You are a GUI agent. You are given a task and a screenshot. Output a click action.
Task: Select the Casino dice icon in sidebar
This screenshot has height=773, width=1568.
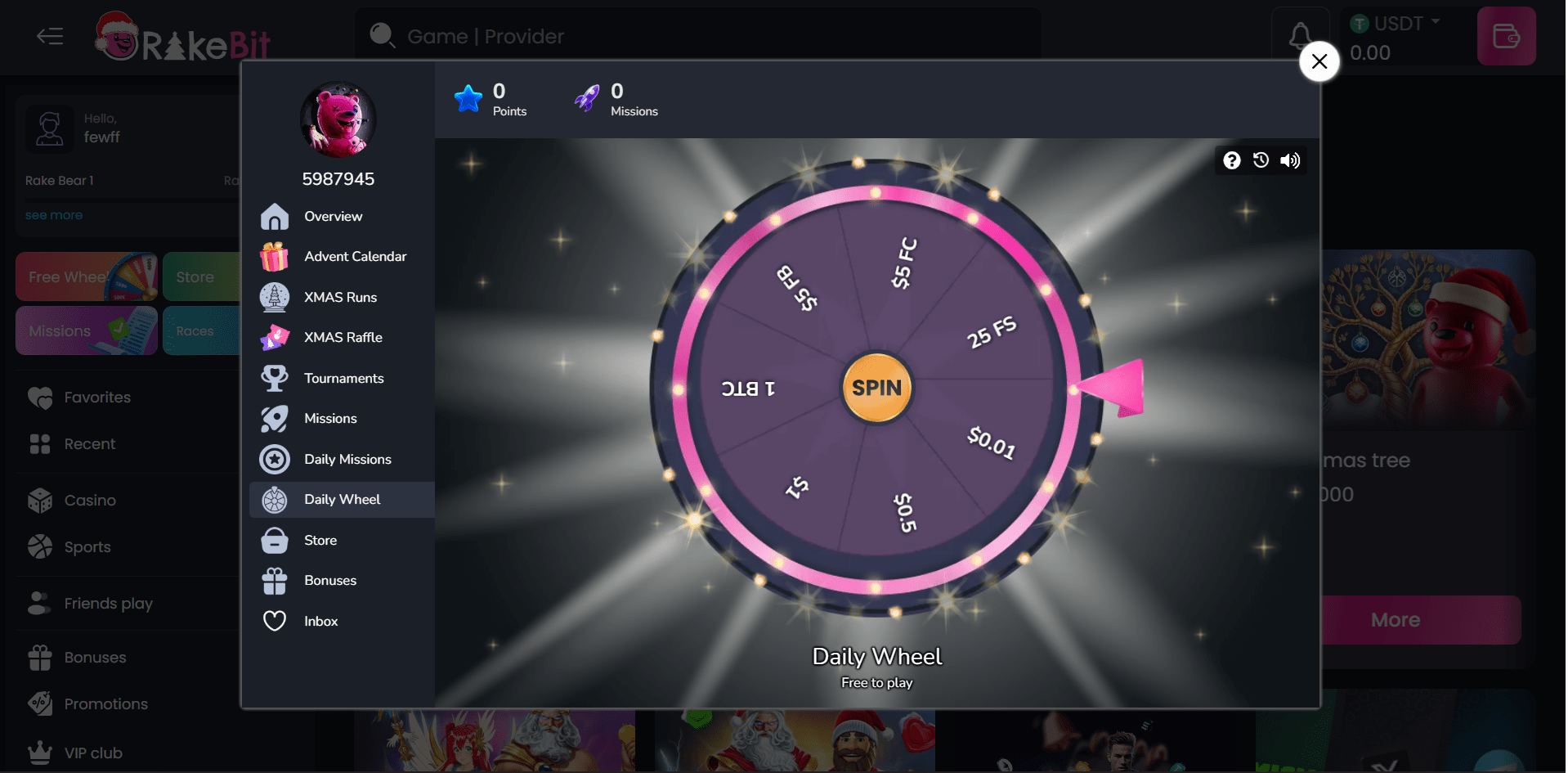pyautogui.click(x=39, y=500)
